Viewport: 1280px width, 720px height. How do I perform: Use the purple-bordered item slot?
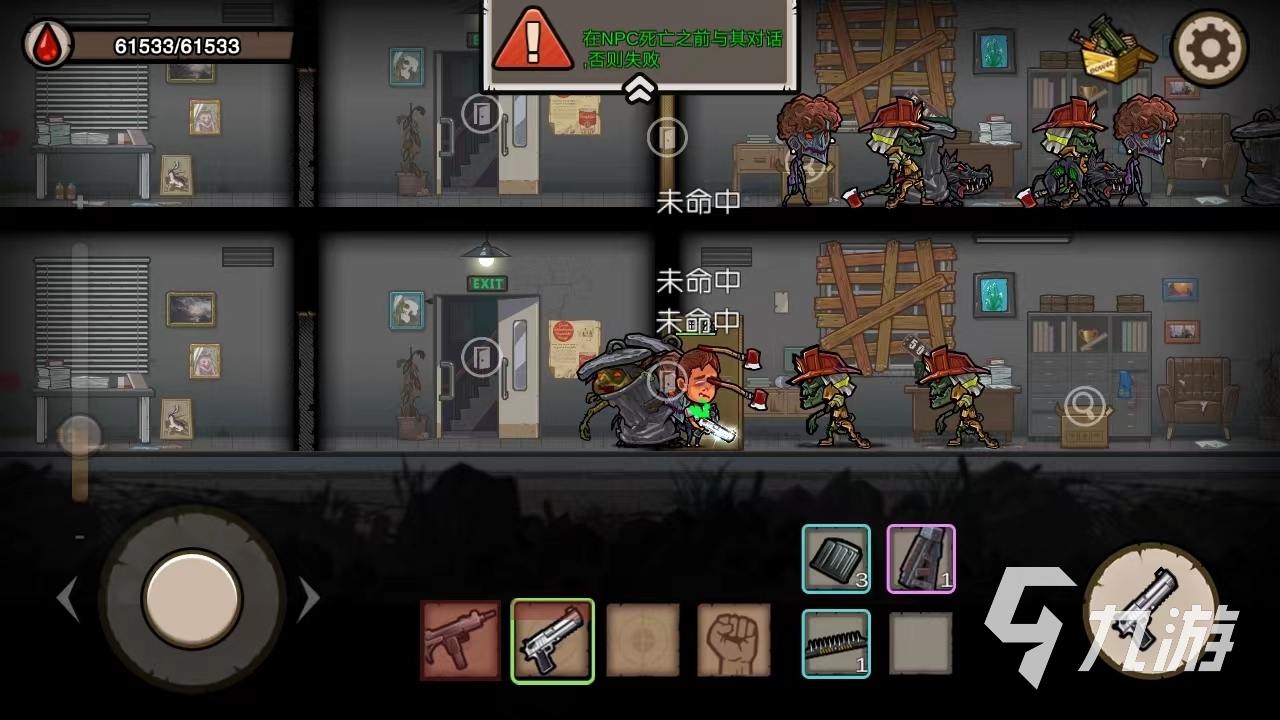point(921,559)
